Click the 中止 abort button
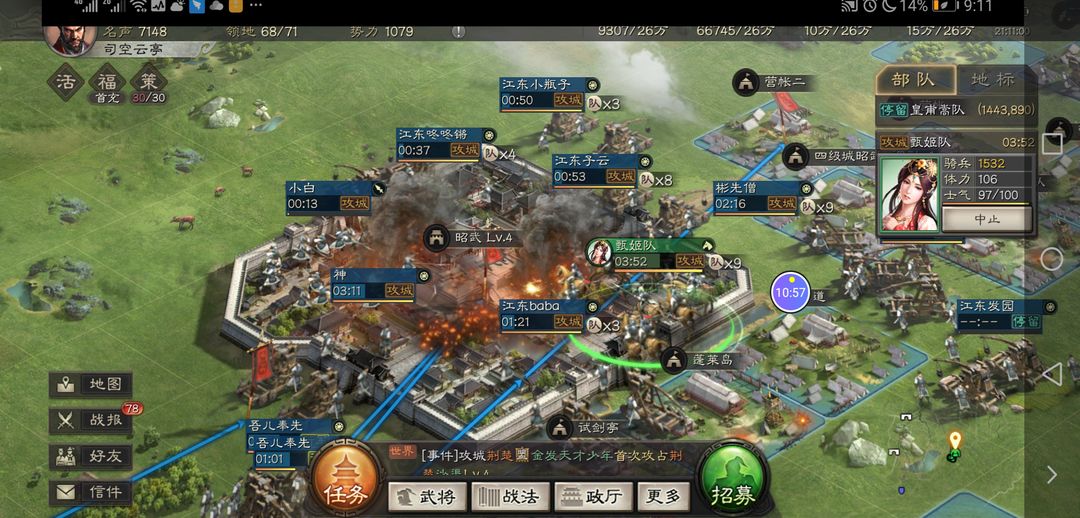This screenshot has height=518, width=1080. (x=985, y=218)
